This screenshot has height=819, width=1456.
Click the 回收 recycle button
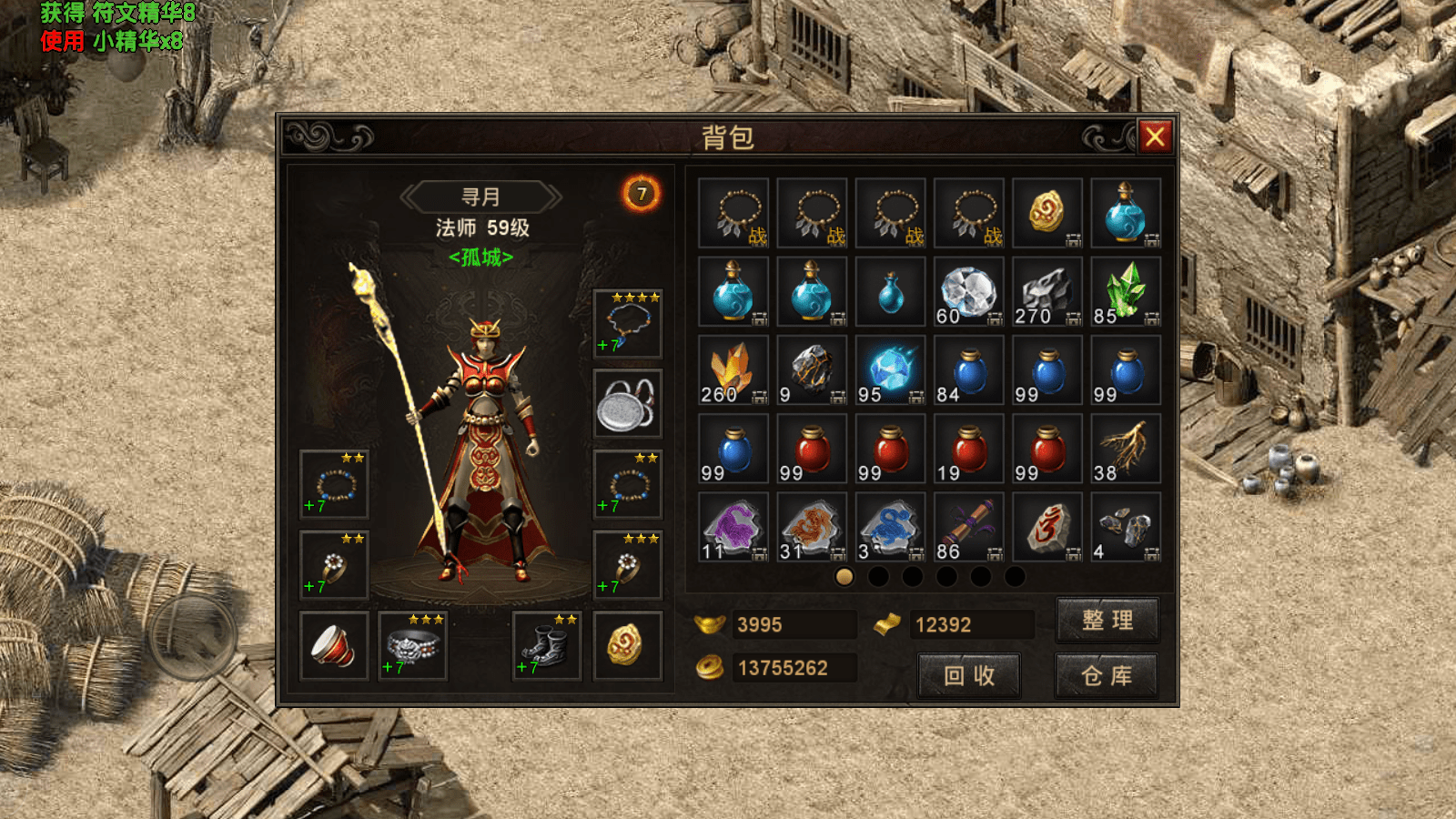(x=968, y=676)
